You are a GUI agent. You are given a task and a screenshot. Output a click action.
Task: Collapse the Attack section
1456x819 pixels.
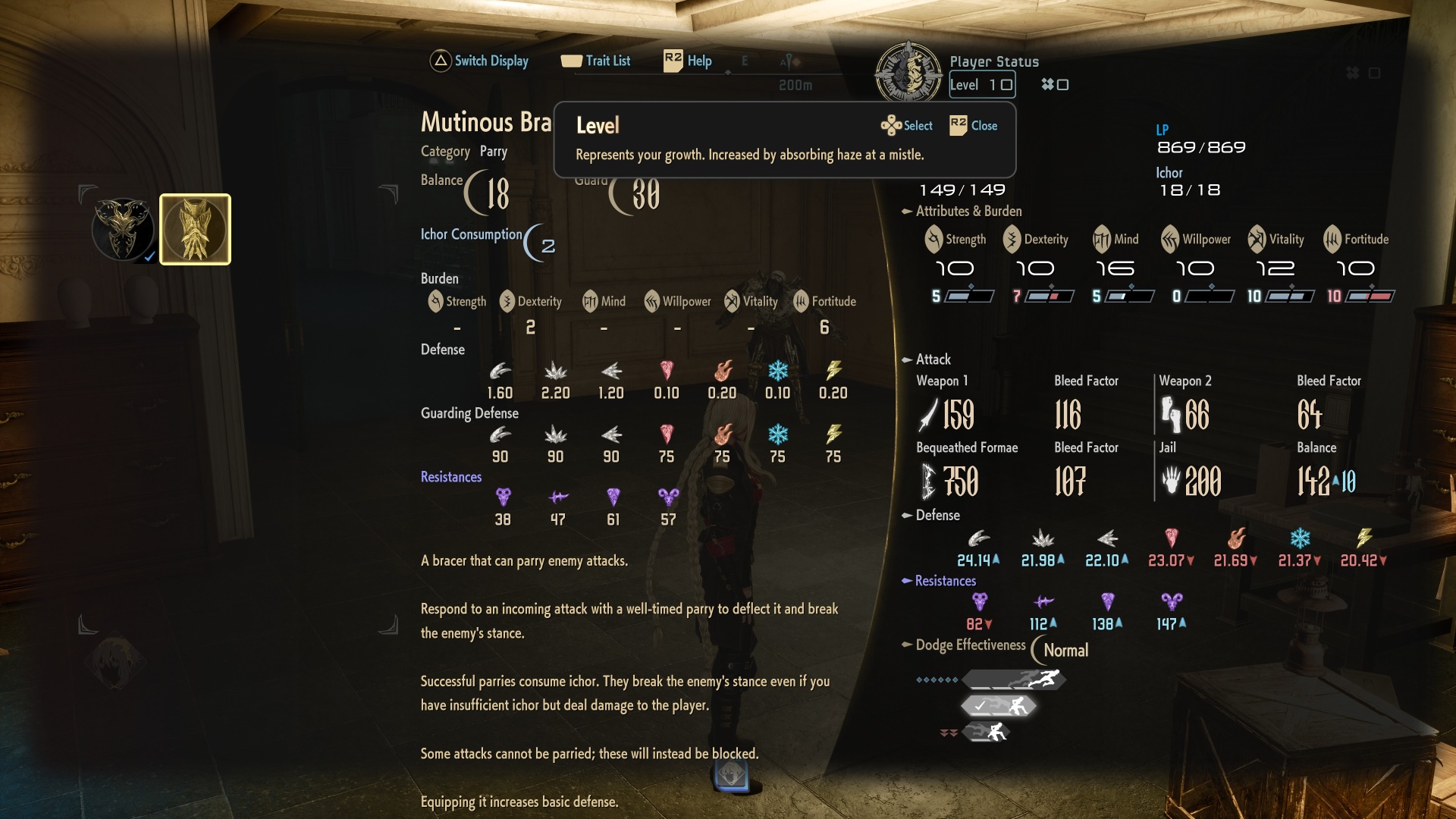[x=905, y=359]
